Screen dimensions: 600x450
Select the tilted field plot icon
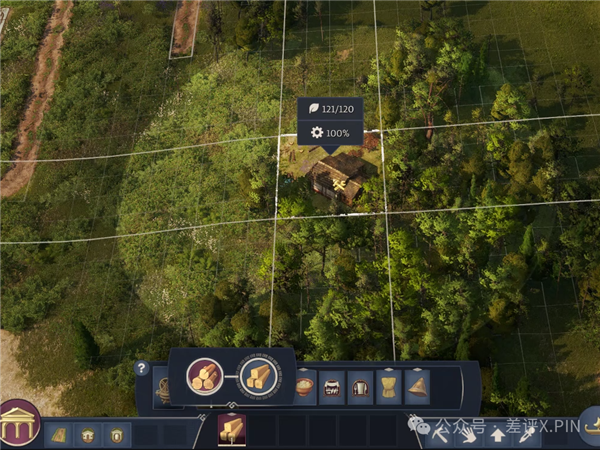click(59, 435)
